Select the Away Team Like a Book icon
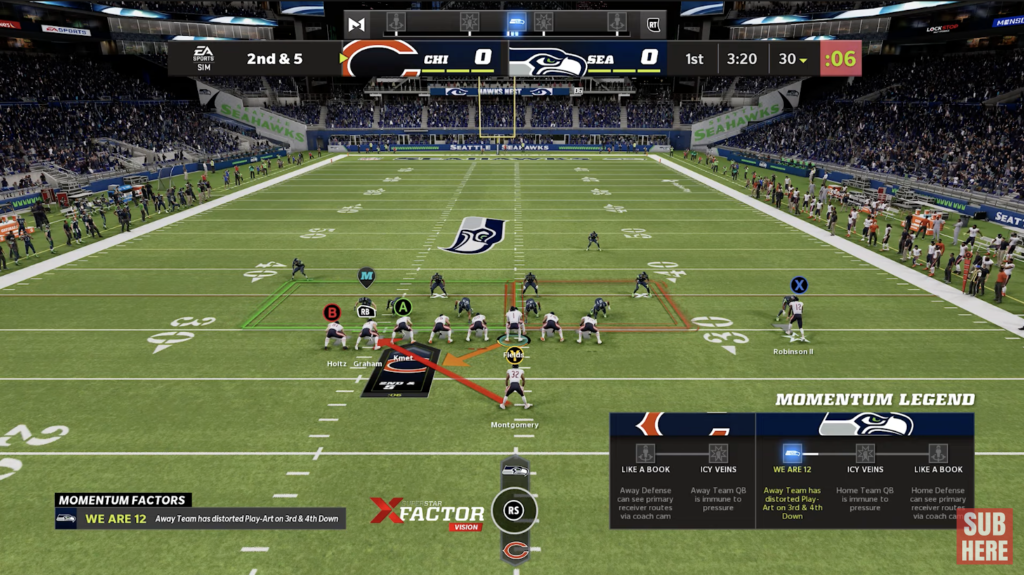The image size is (1024, 575). point(645,453)
